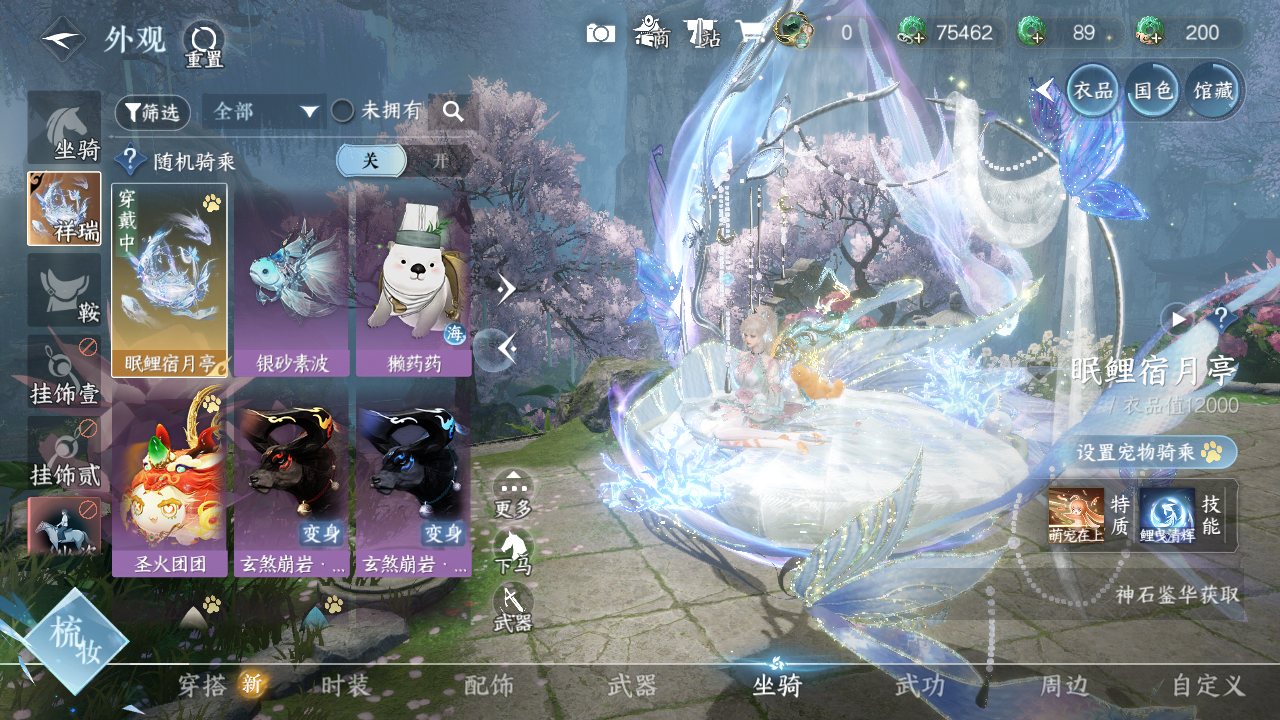The height and width of the screenshot is (720, 1280).
Task: Go back using the top-left arrow
Action: coord(62,40)
